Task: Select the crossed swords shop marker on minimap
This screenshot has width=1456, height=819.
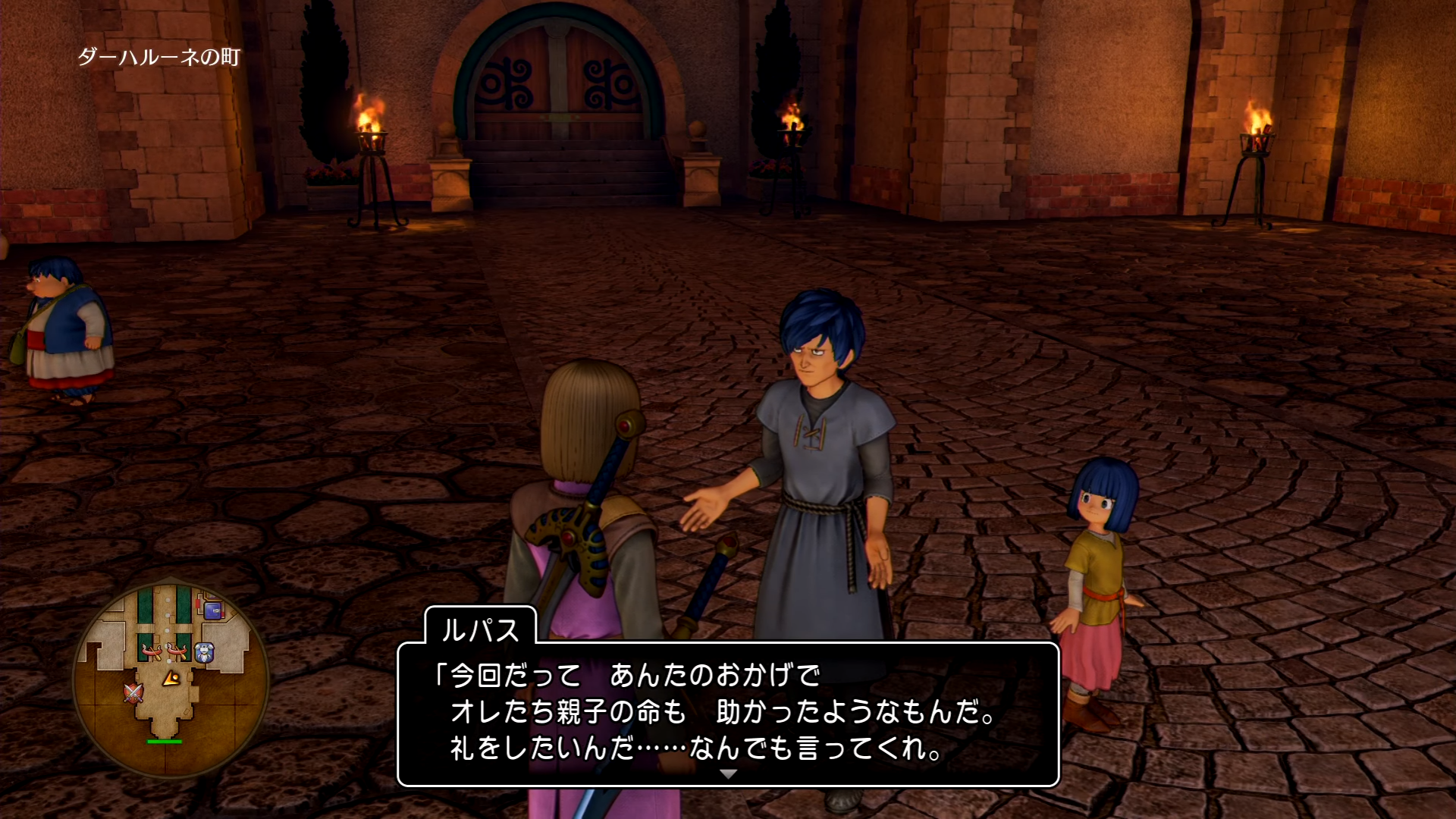Action: (133, 692)
